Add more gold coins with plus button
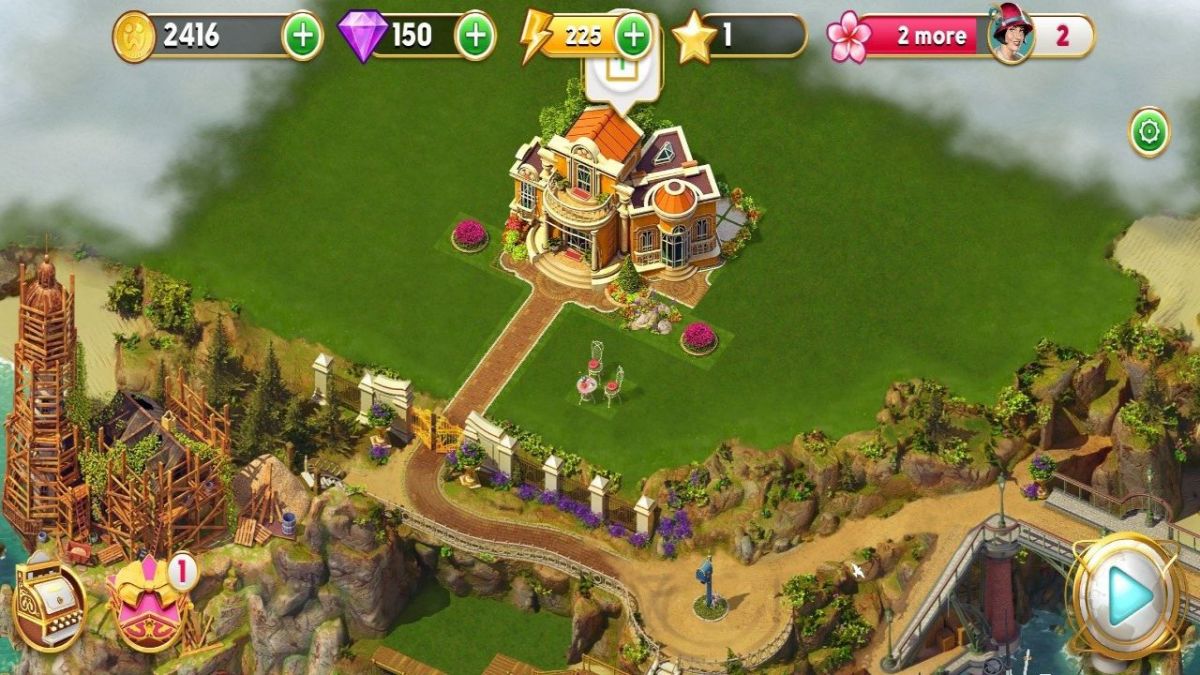The width and height of the screenshot is (1200, 675). pos(302,37)
